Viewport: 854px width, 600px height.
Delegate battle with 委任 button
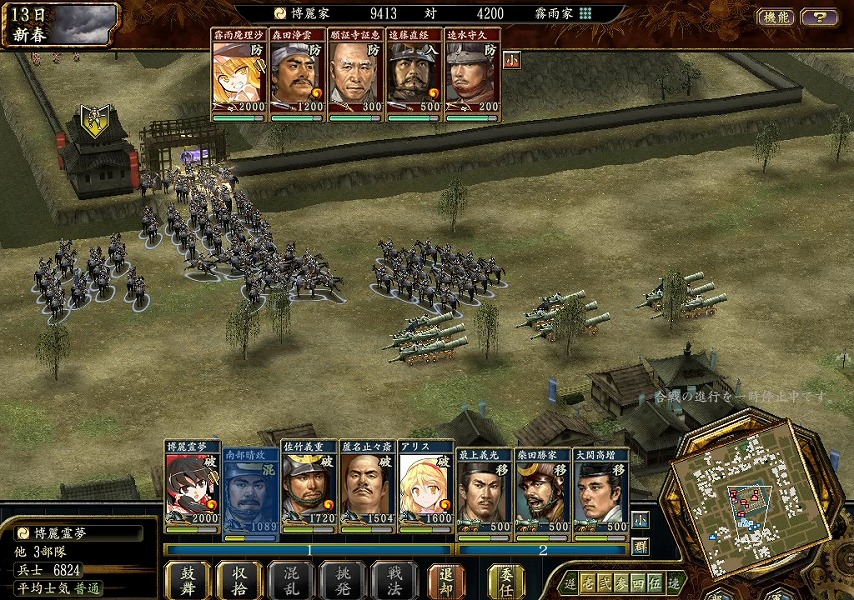pyautogui.click(x=506, y=579)
